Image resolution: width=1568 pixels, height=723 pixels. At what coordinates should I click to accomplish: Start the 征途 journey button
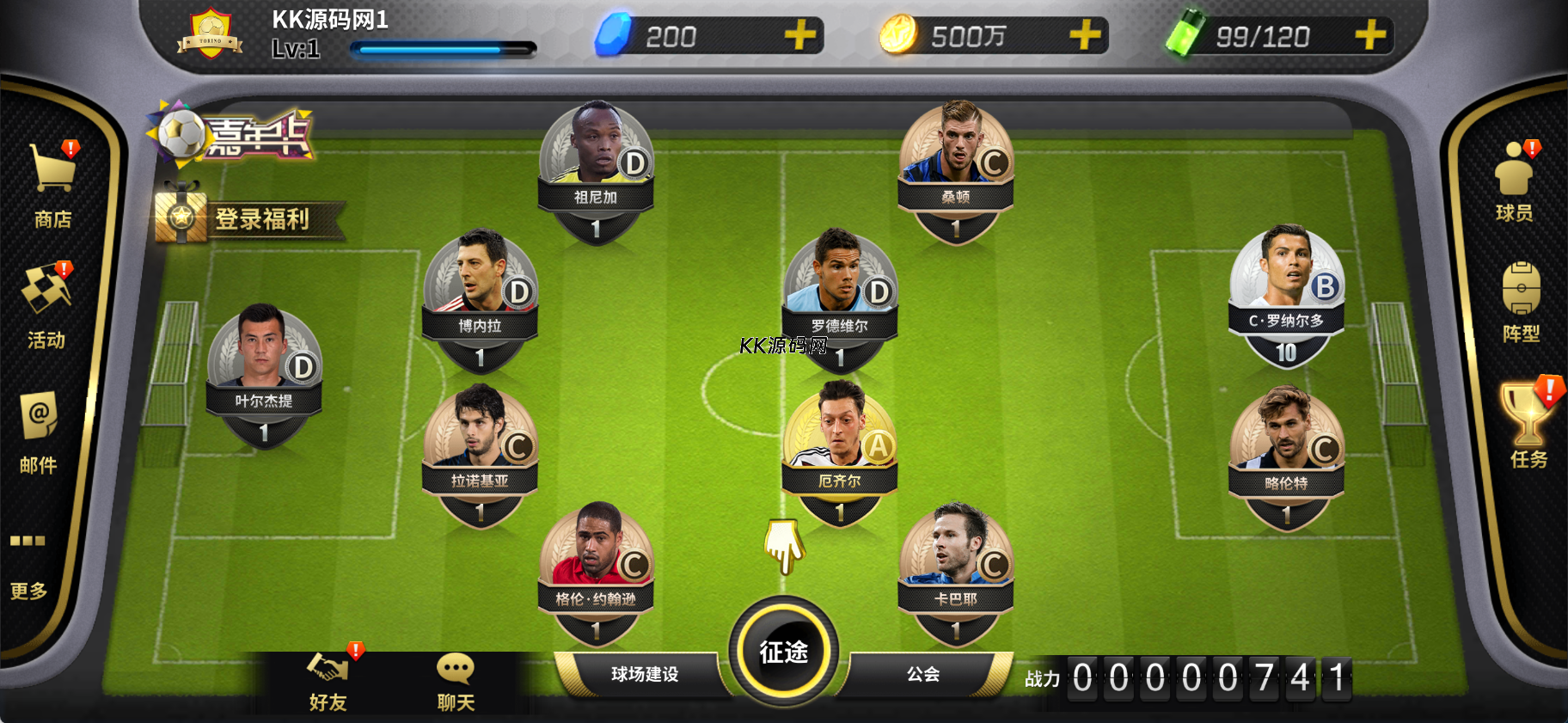point(783,651)
